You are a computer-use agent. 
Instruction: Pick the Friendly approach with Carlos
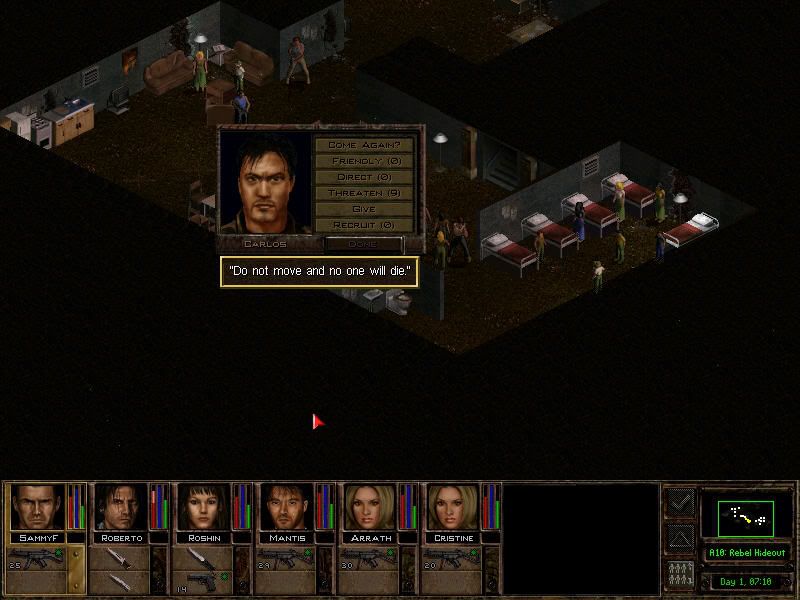click(x=364, y=161)
